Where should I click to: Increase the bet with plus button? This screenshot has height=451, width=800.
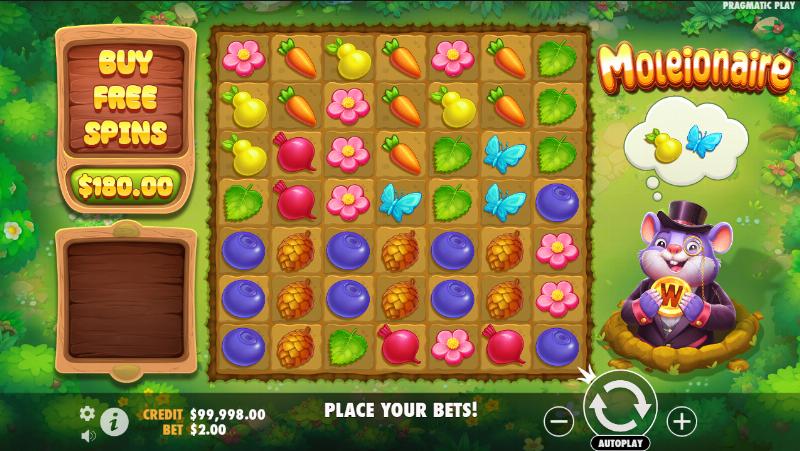click(x=681, y=420)
